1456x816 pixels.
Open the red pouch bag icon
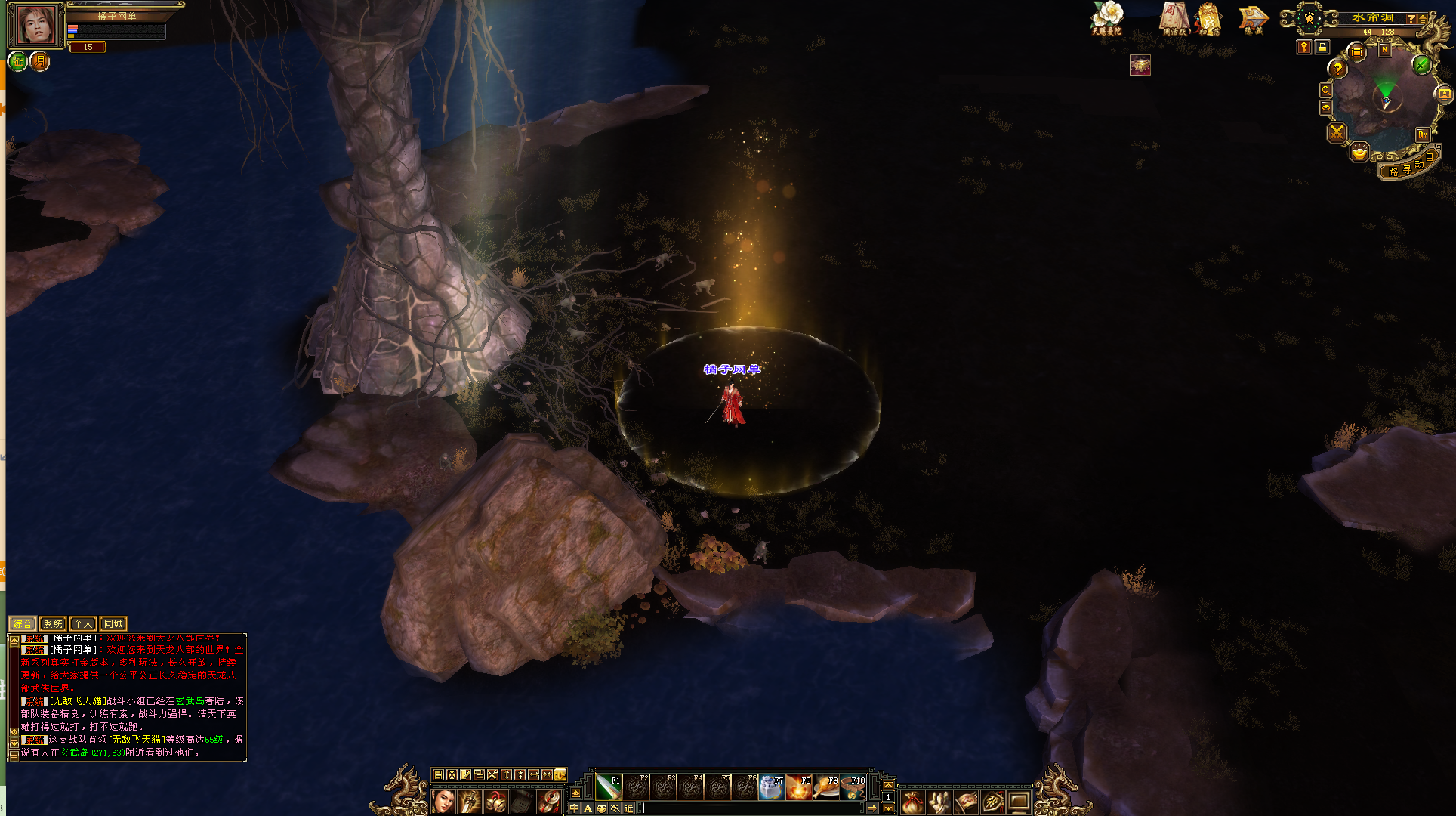coord(912,802)
